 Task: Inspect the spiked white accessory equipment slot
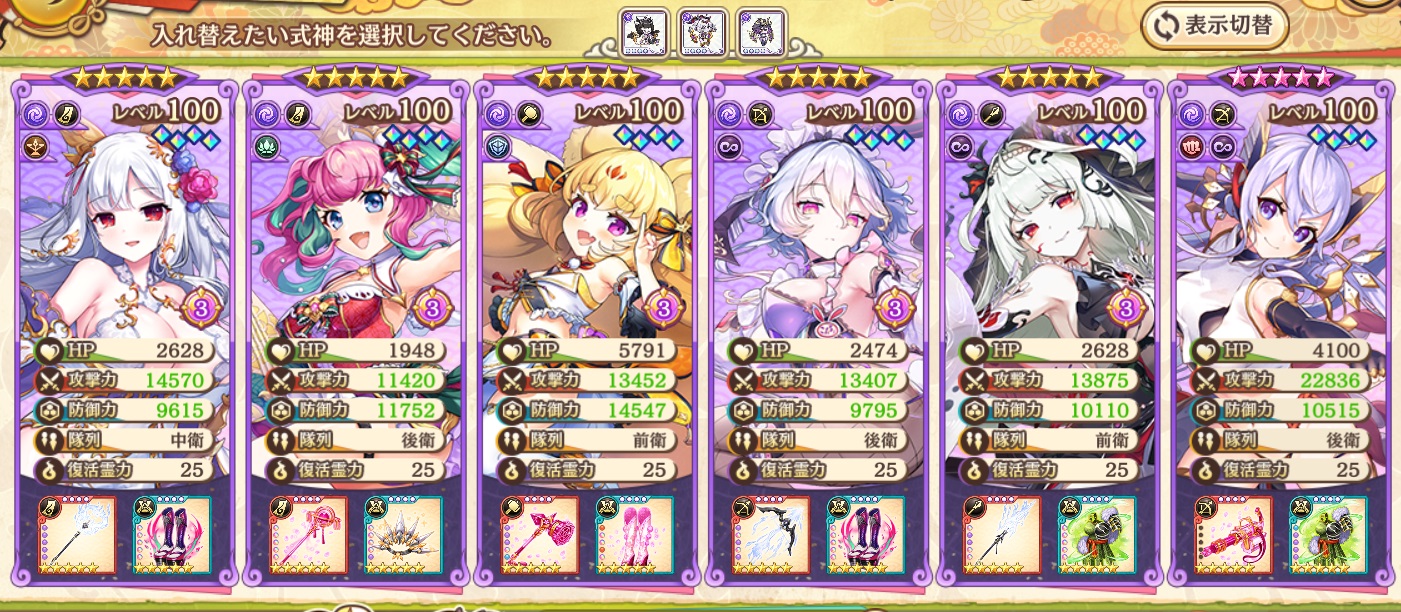click(x=403, y=535)
